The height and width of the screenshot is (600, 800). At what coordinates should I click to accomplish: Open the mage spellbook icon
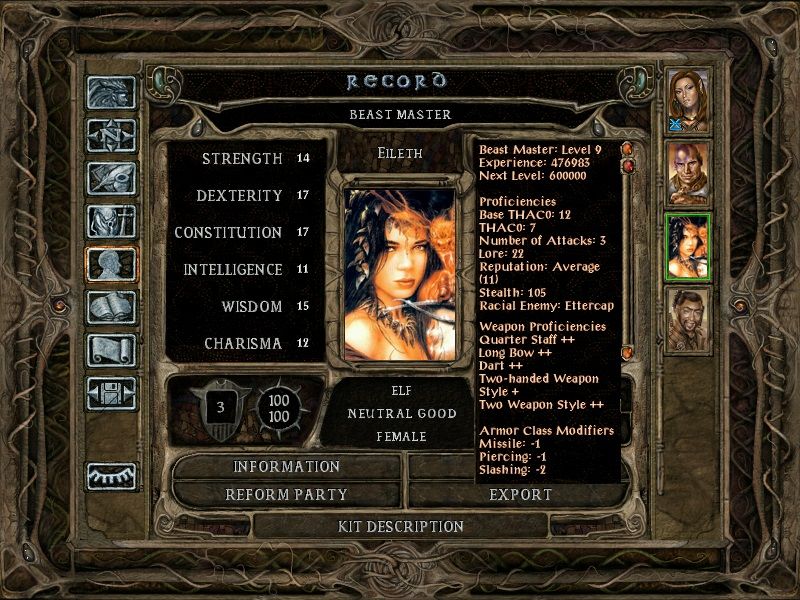pyautogui.click(x=110, y=307)
